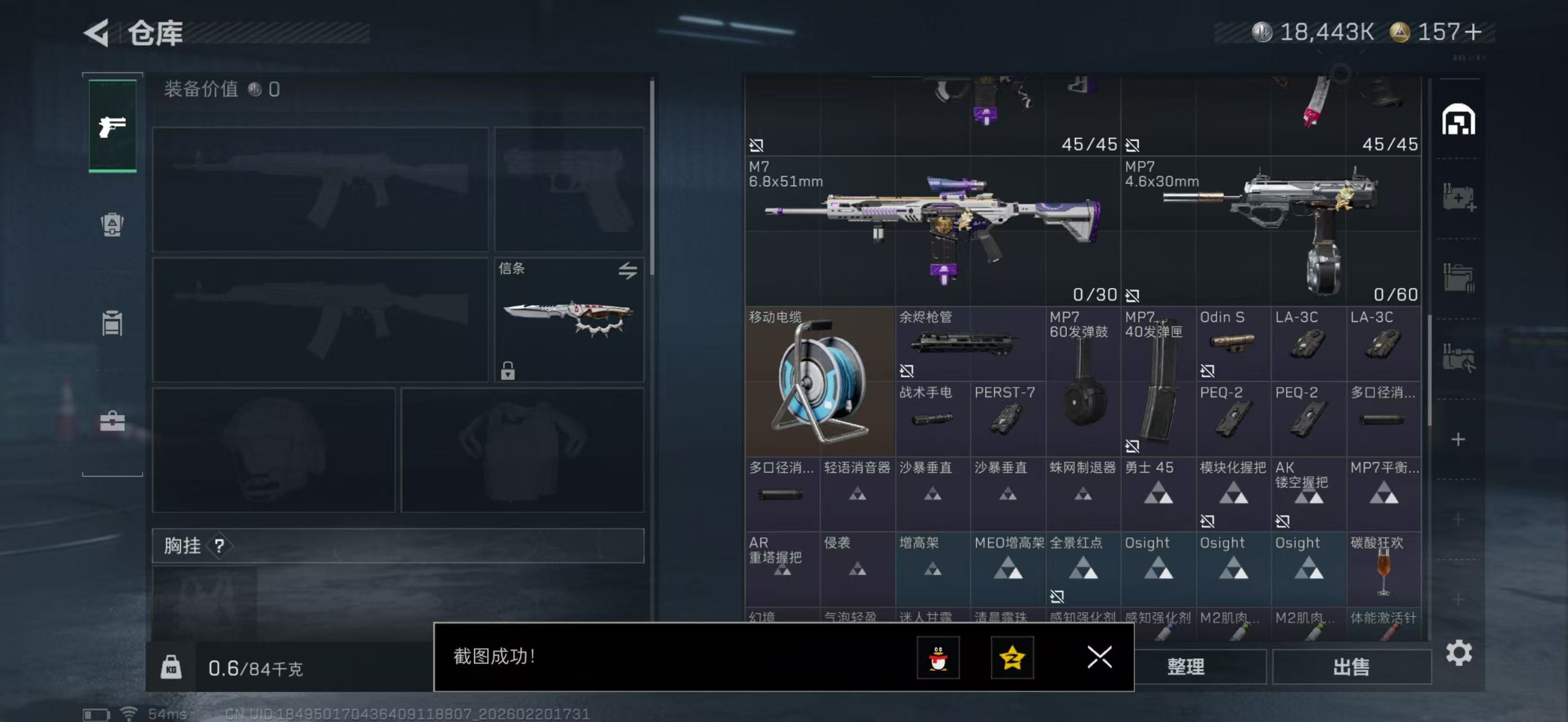Click the 整理 sort button
The image size is (1568, 722).
[x=1185, y=667]
